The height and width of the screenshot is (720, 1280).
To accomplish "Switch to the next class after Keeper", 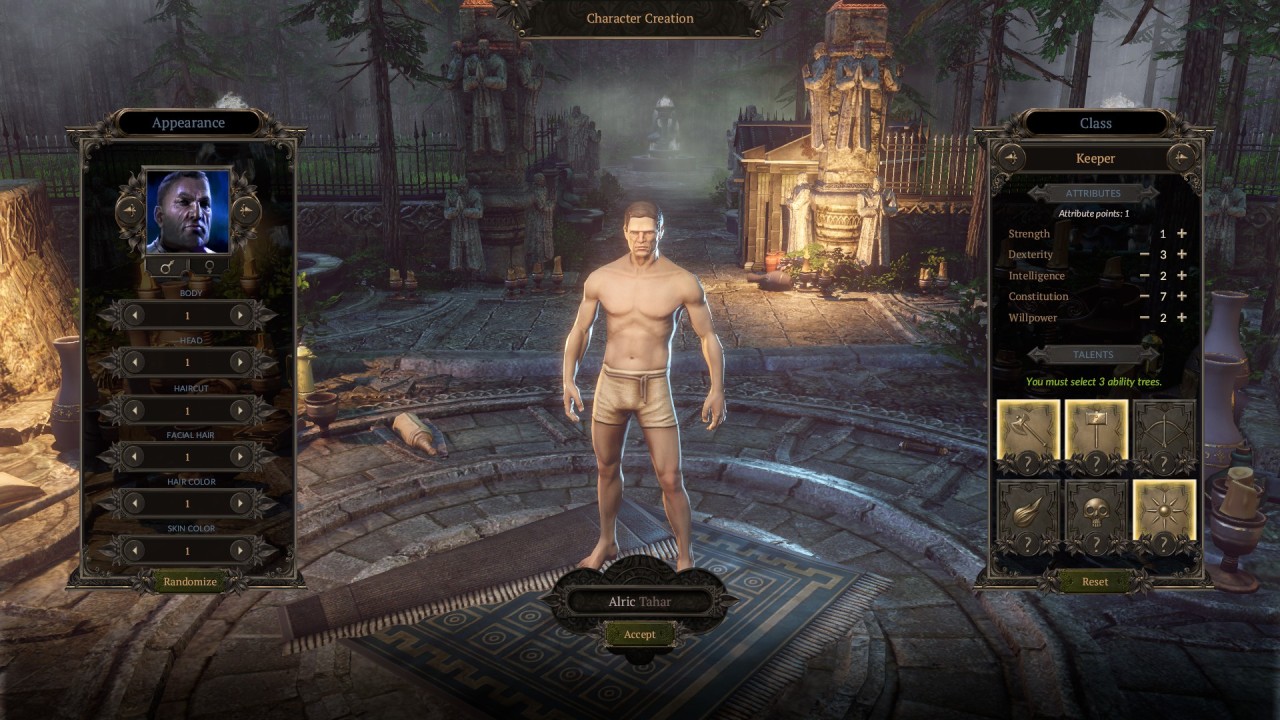I will click(x=1182, y=158).
